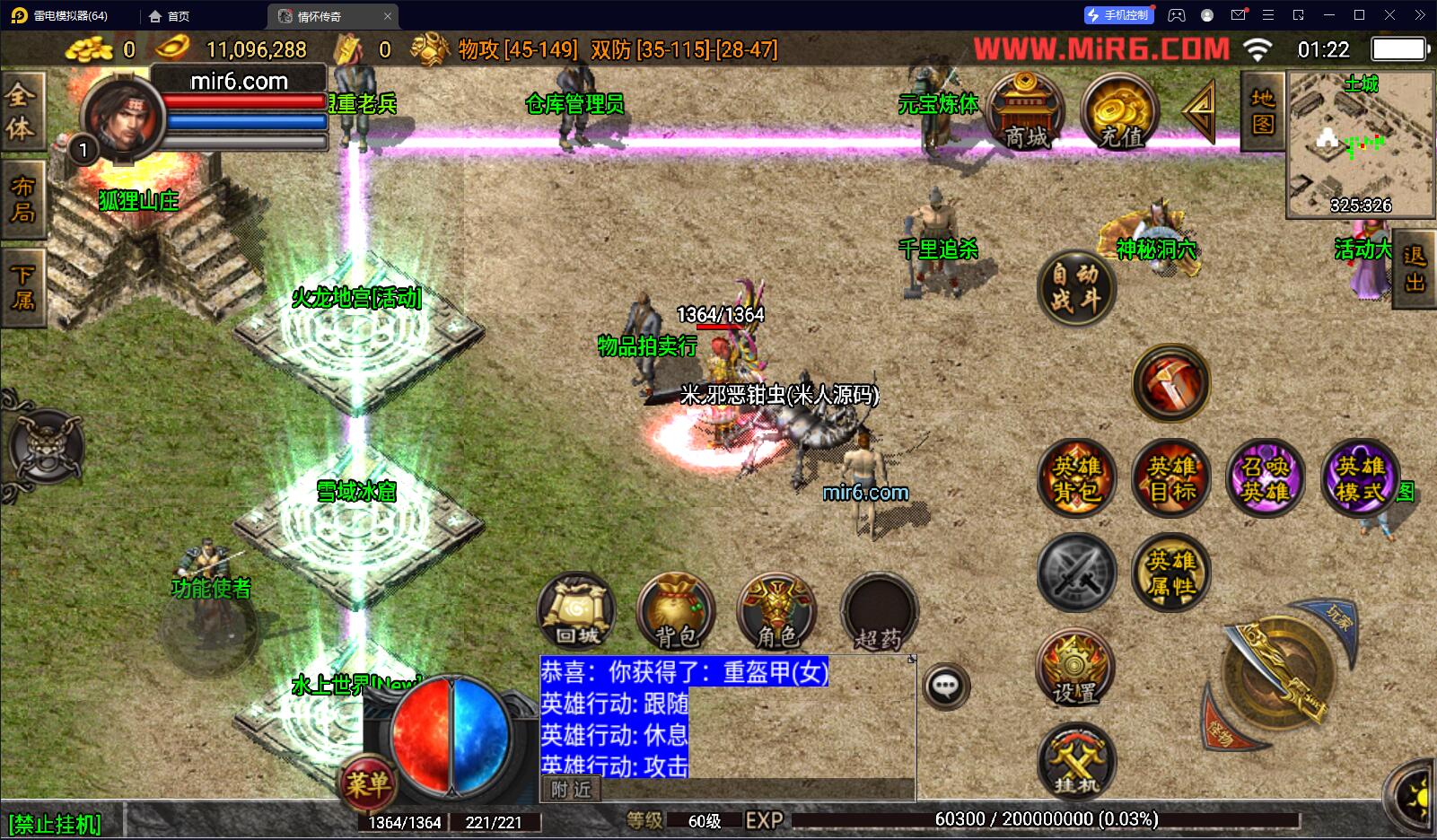Close the 情怀传奇 emulator tab
Screen dimensions: 1437x840
click(388, 16)
